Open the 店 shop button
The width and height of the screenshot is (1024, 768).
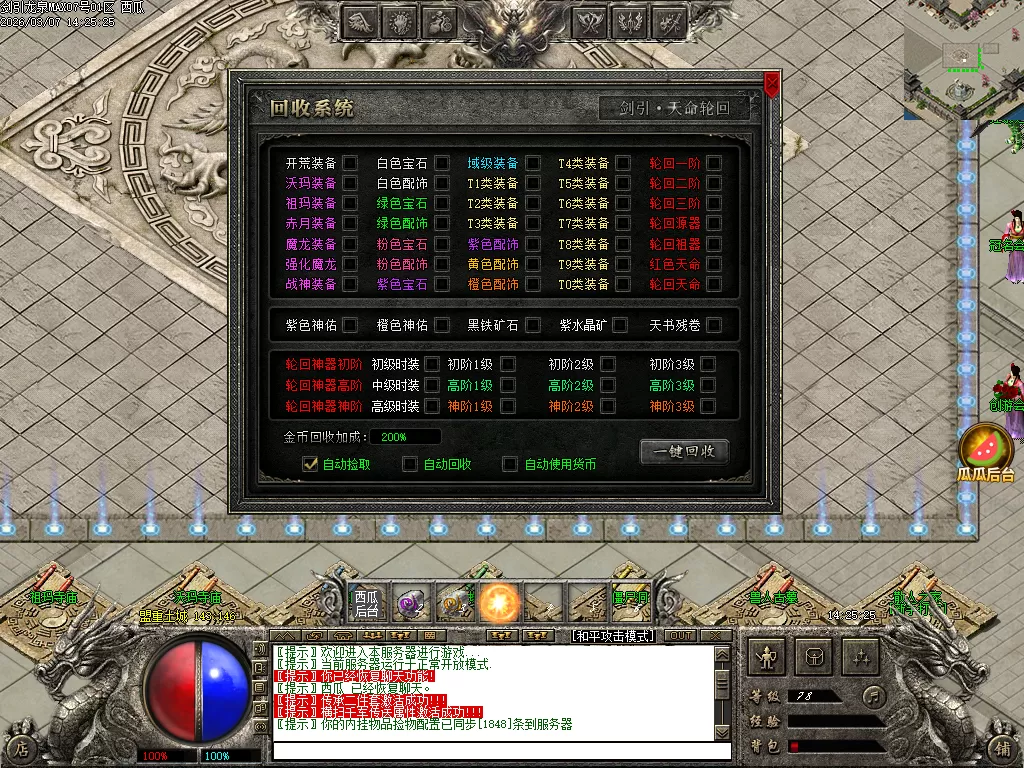click(22, 746)
